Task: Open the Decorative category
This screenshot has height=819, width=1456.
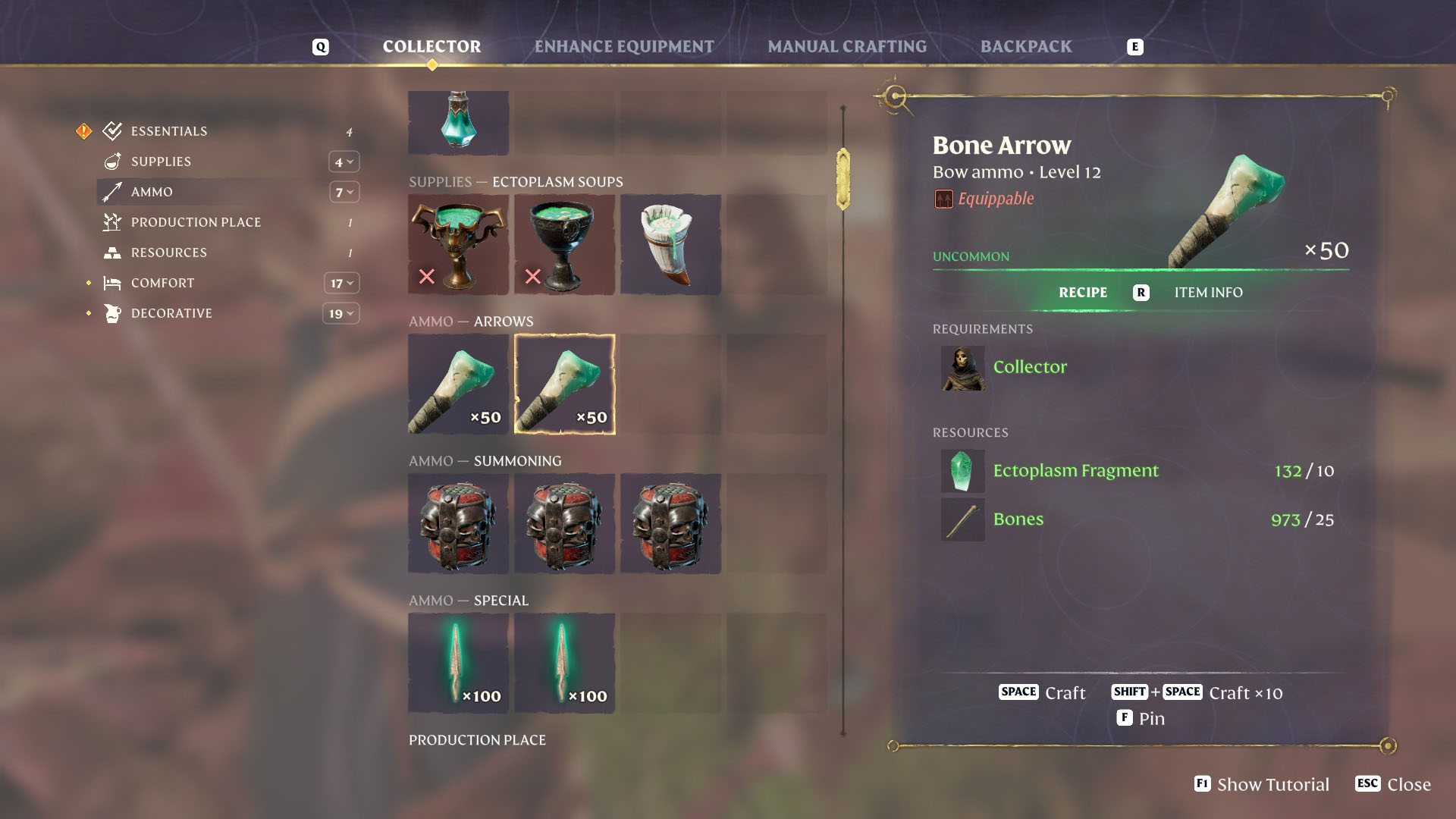Action: pyautogui.click(x=171, y=313)
